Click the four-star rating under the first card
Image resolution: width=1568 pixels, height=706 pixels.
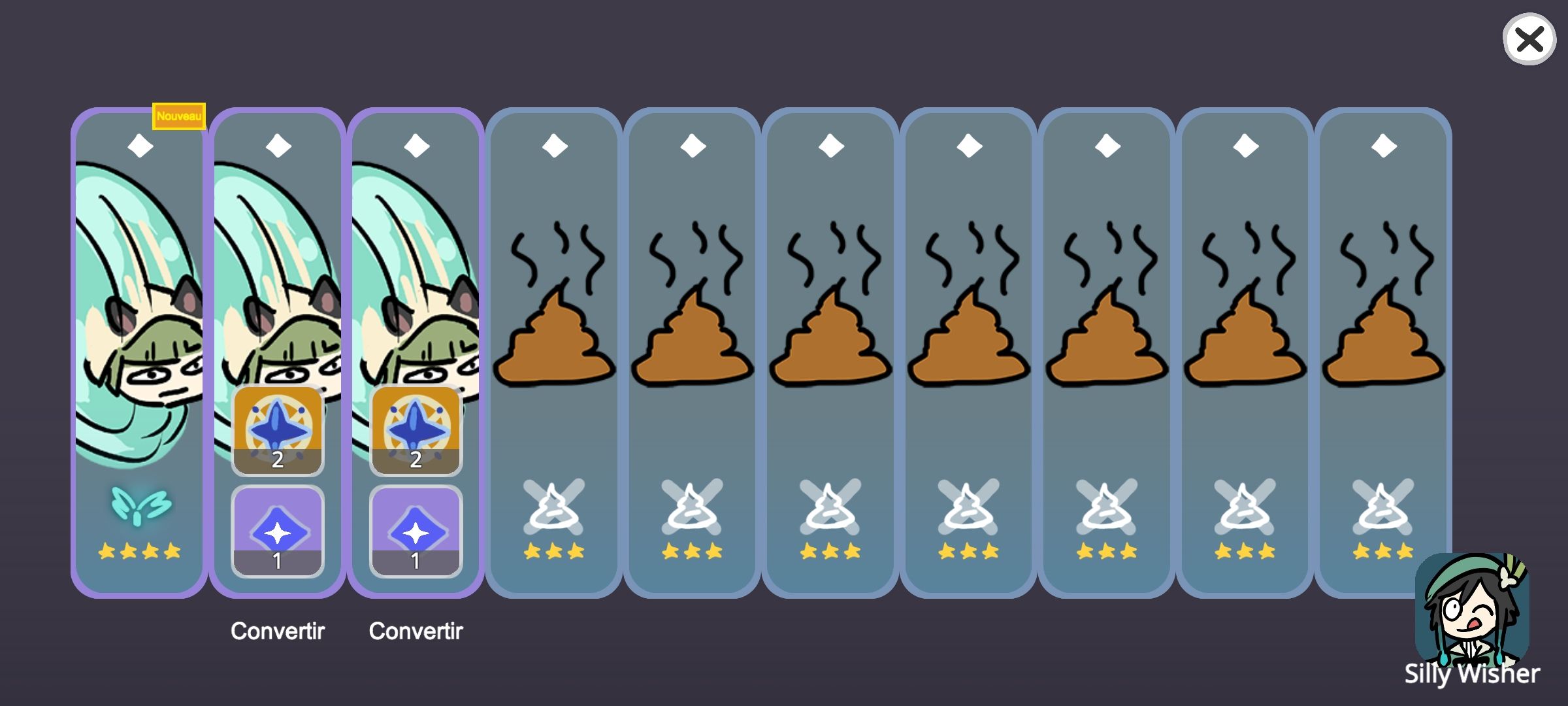[x=139, y=551]
